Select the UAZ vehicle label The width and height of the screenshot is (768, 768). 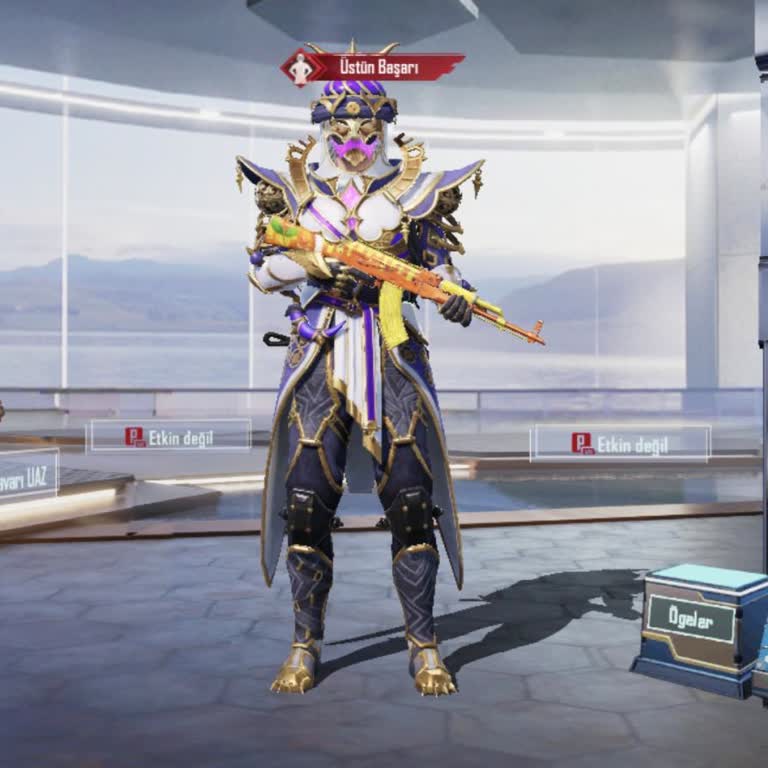point(28,474)
